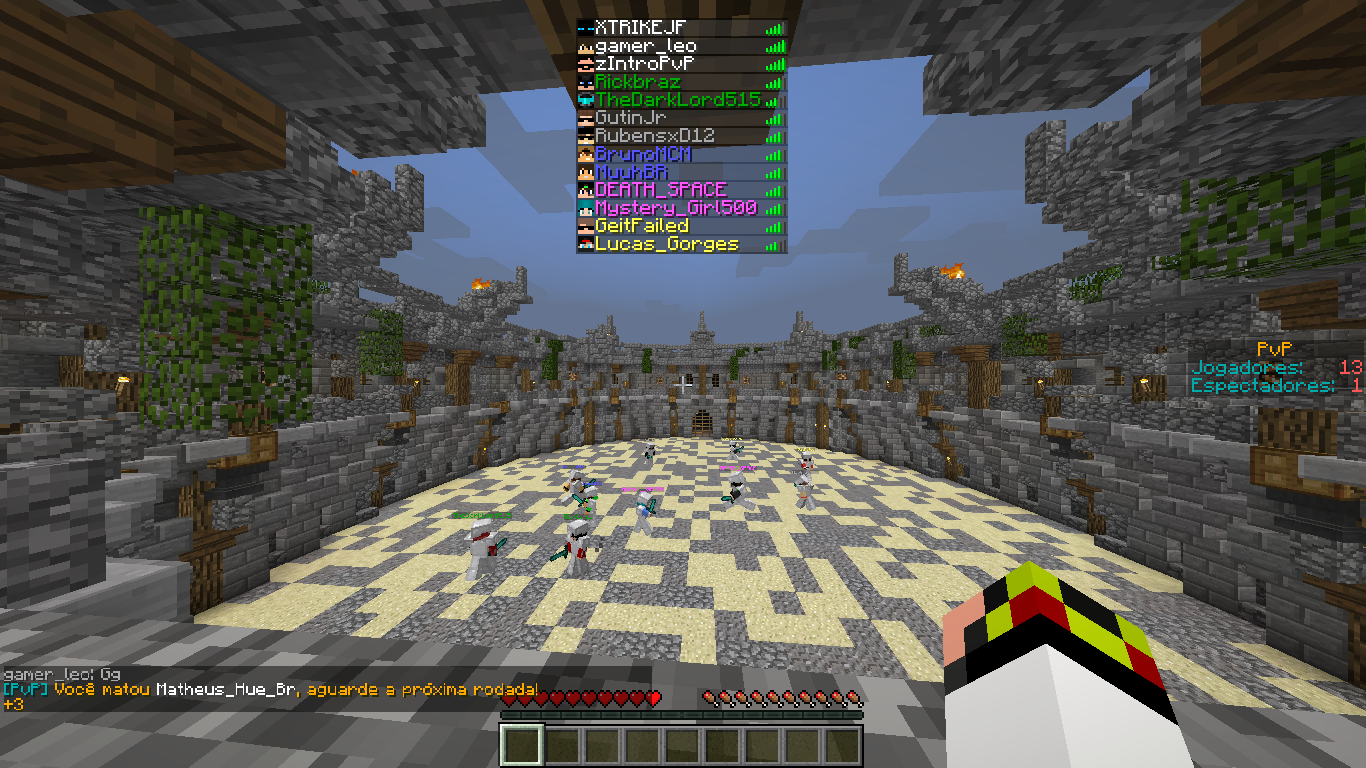This screenshot has width=1366, height=768.
Task: Choose Lucas_Gorges from the player list
Action: click(x=666, y=244)
